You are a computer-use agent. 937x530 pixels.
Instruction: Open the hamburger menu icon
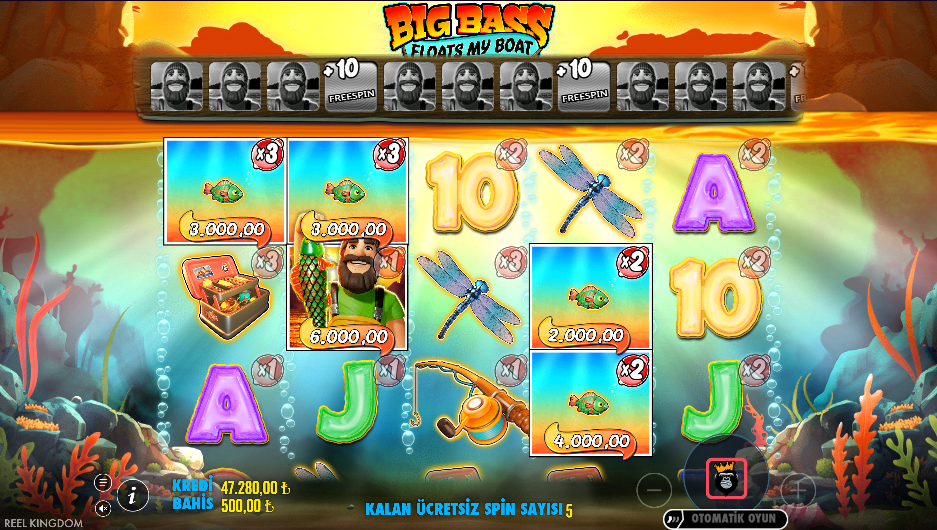click(103, 482)
